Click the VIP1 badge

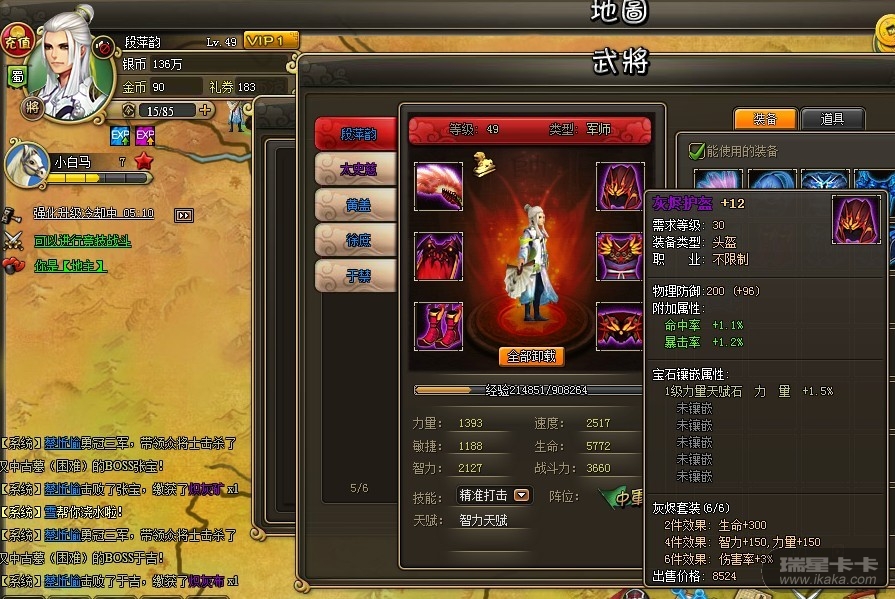(270, 41)
